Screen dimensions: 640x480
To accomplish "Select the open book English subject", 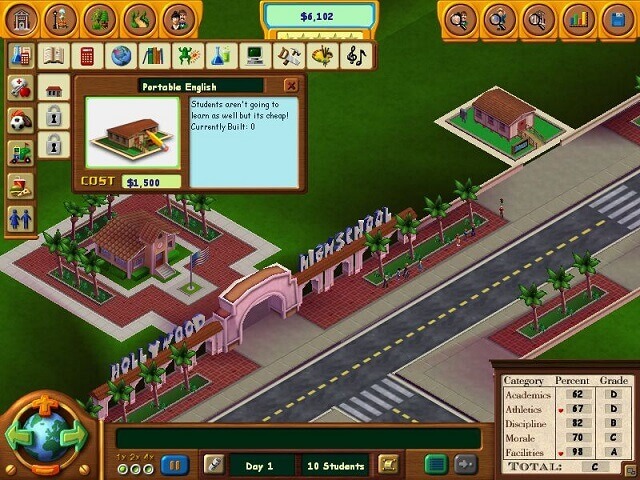I will point(54,56).
